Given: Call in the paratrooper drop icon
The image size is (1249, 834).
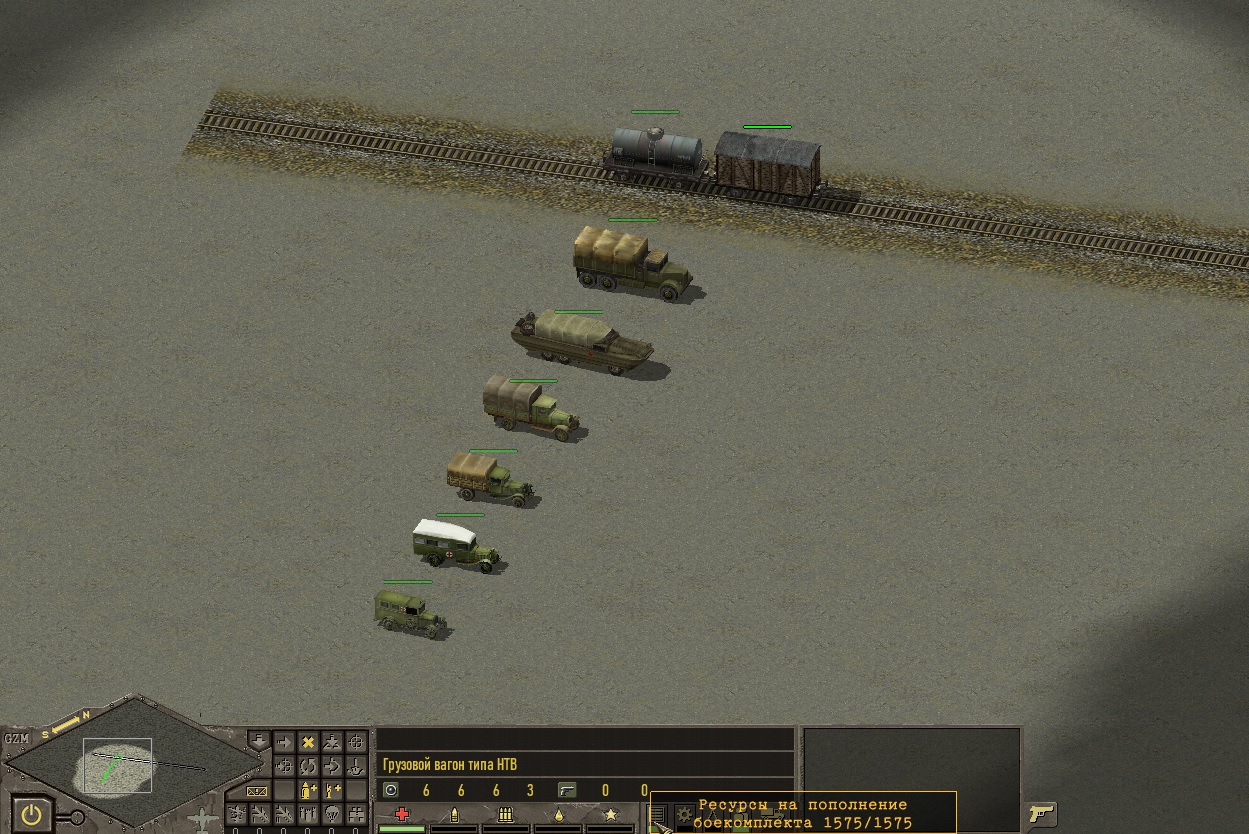Looking at the screenshot, I should click(332, 814).
